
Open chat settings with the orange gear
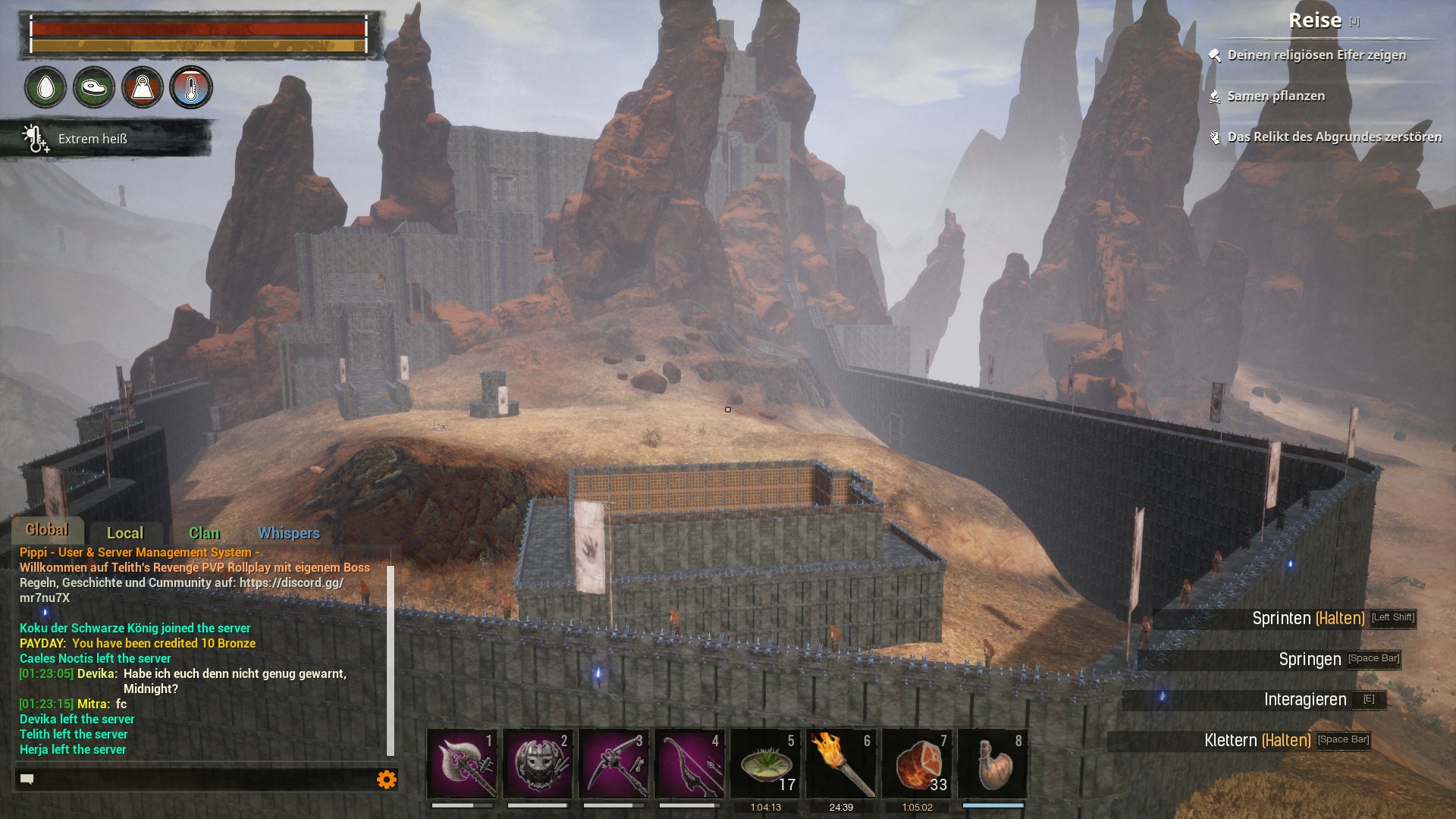(x=386, y=779)
